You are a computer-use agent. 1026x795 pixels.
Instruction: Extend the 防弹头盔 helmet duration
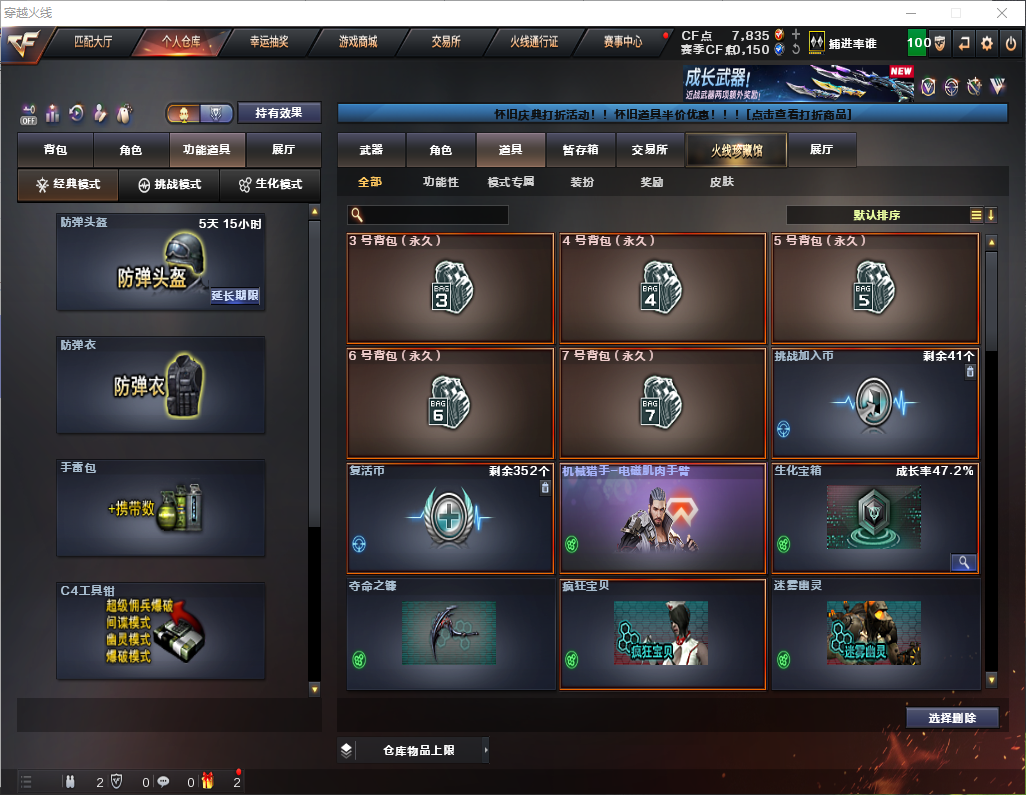point(235,296)
